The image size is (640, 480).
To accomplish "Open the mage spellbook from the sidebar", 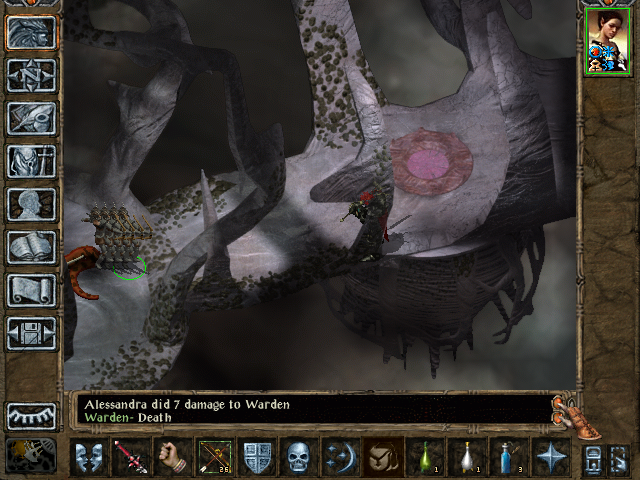I will [31, 247].
